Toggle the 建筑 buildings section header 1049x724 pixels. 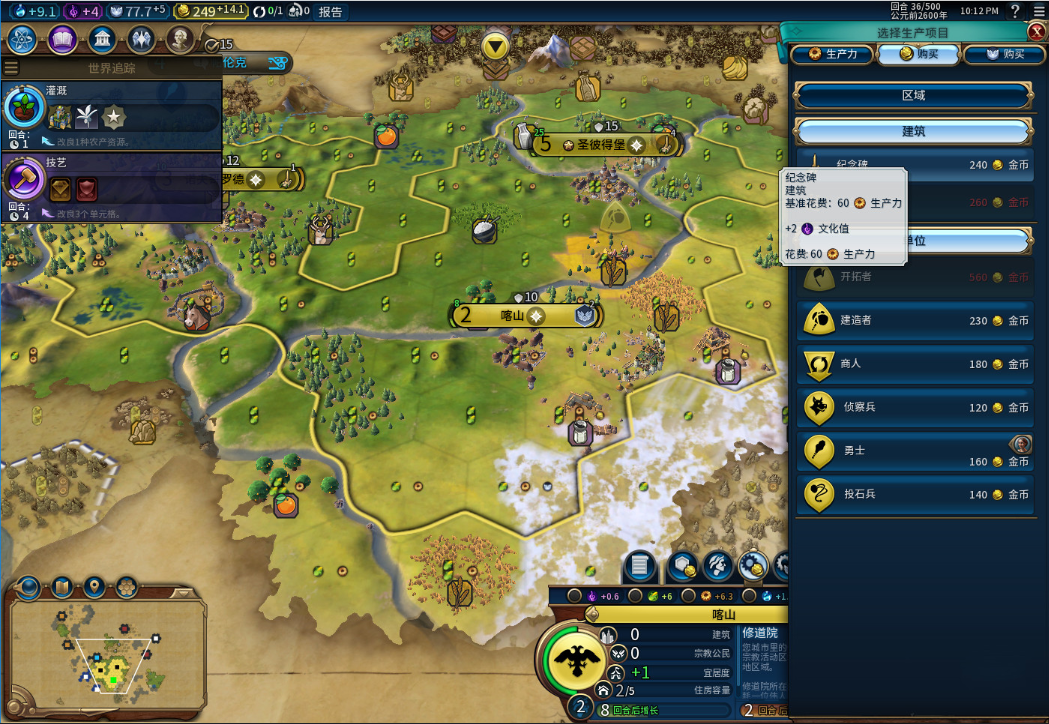(913, 132)
